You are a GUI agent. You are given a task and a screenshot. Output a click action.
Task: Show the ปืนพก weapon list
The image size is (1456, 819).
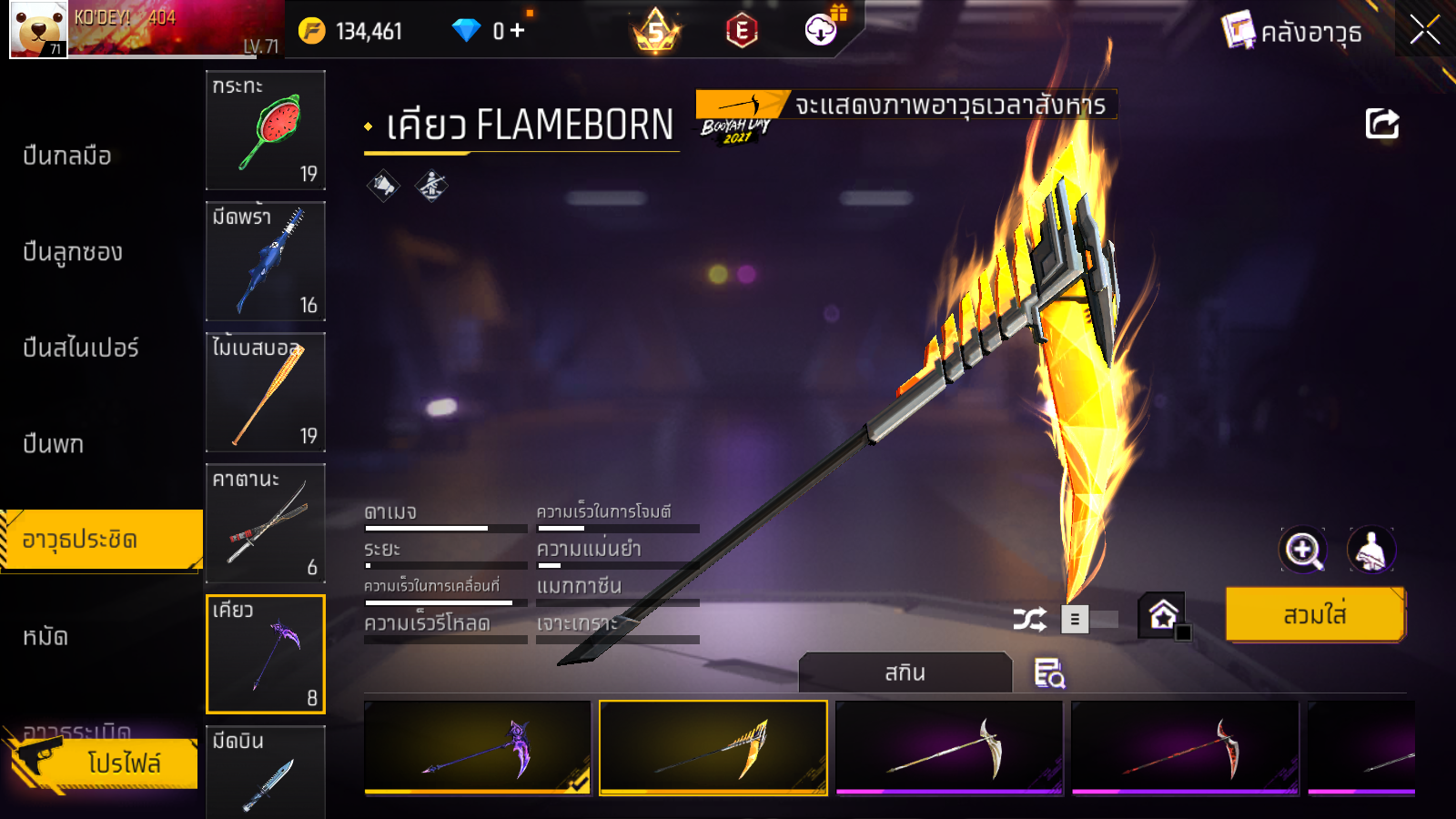pos(54,444)
